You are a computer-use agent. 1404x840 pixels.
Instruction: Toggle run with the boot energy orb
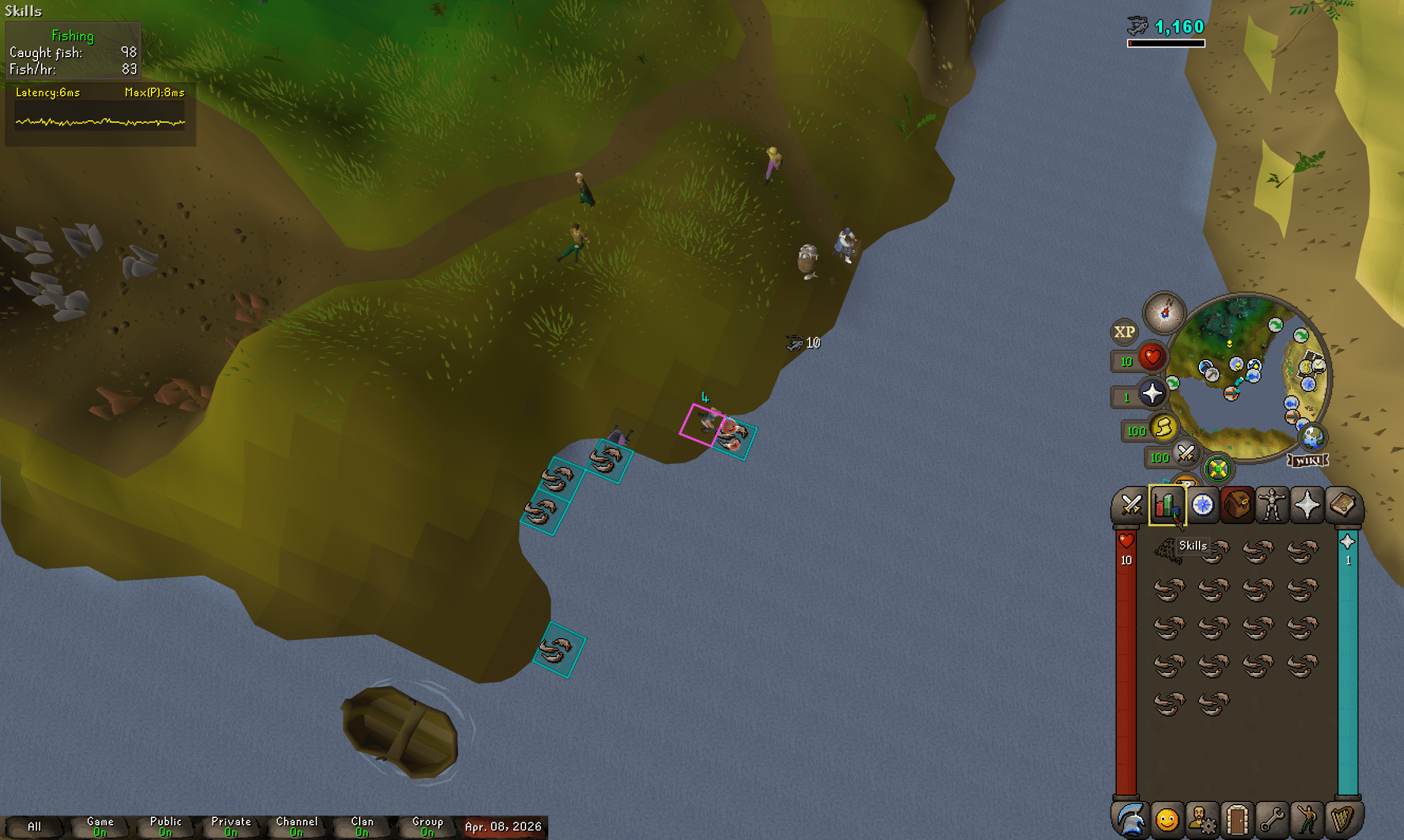pos(1163,428)
